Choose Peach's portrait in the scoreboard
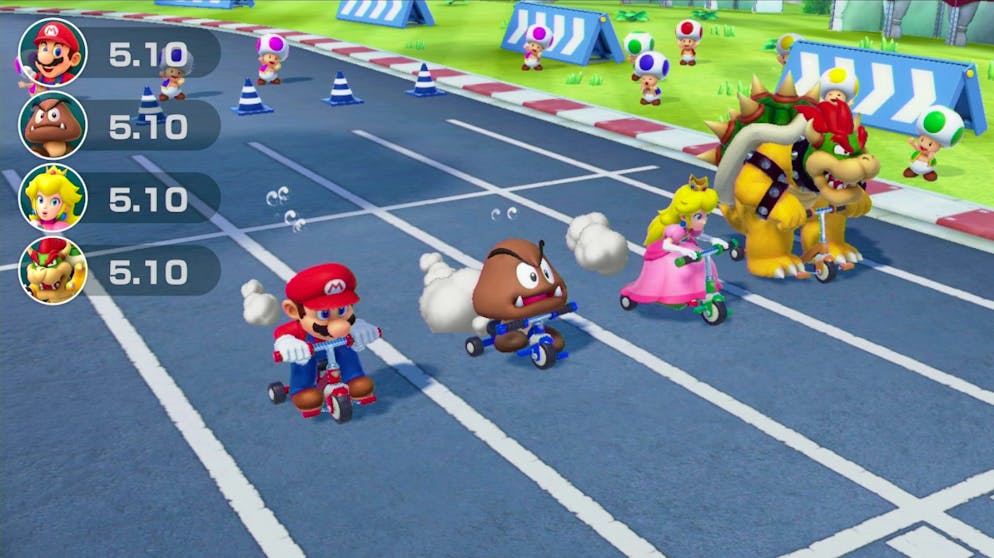The image size is (994, 558). 53,198
